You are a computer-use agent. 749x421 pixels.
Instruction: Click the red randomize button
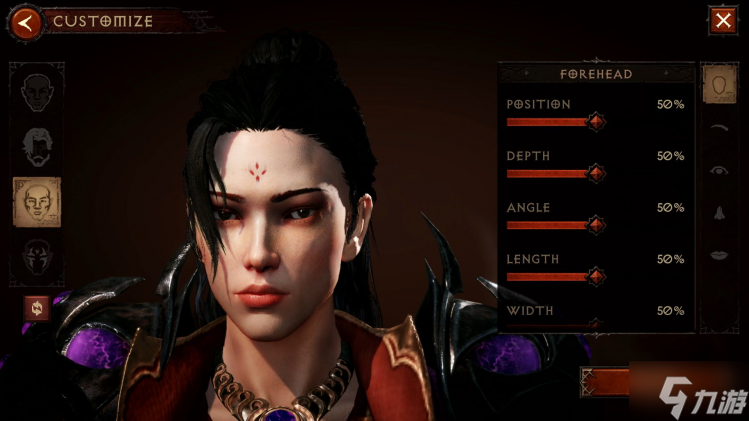(x=37, y=309)
